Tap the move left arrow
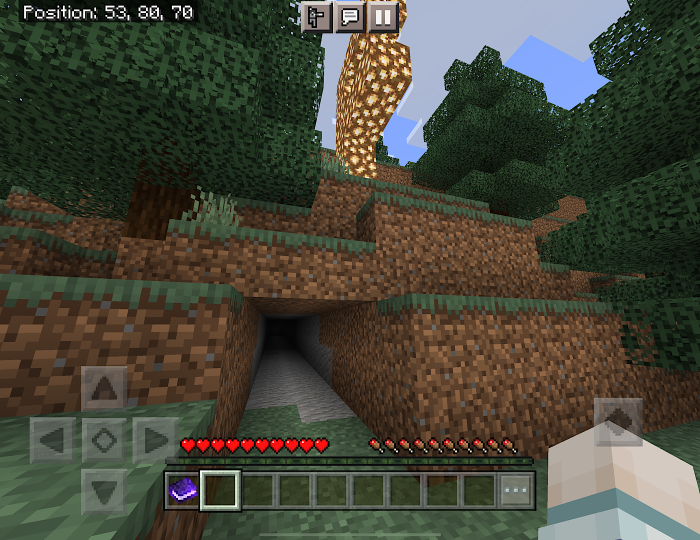Image resolution: width=700 pixels, height=540 pixels. pyautogui.click(x=53, y=439)
